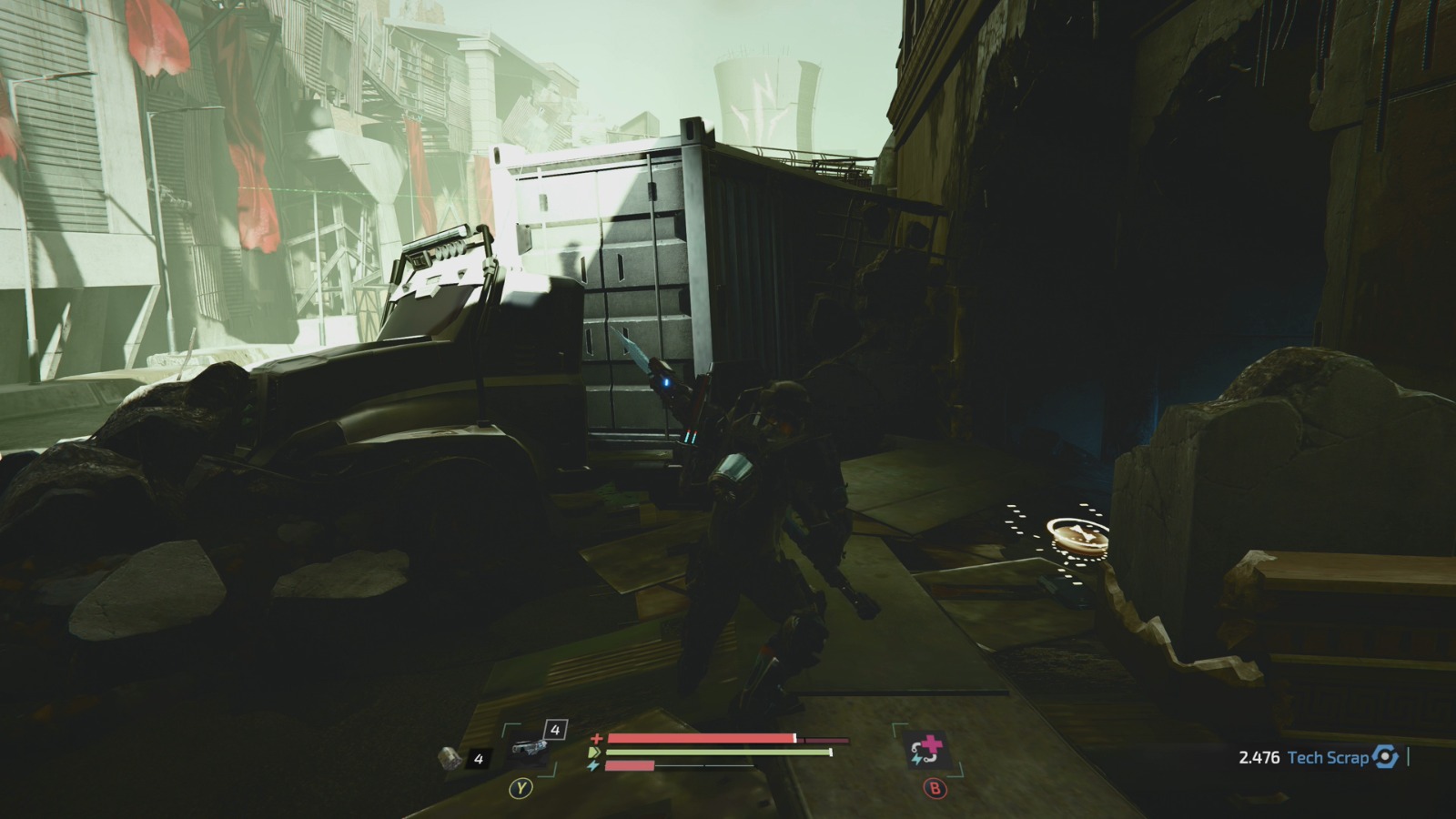Open the Tech Scrap counter showing 2.476
Image resolution: width=1456 pixels, height=819 pixels.
1259,755
